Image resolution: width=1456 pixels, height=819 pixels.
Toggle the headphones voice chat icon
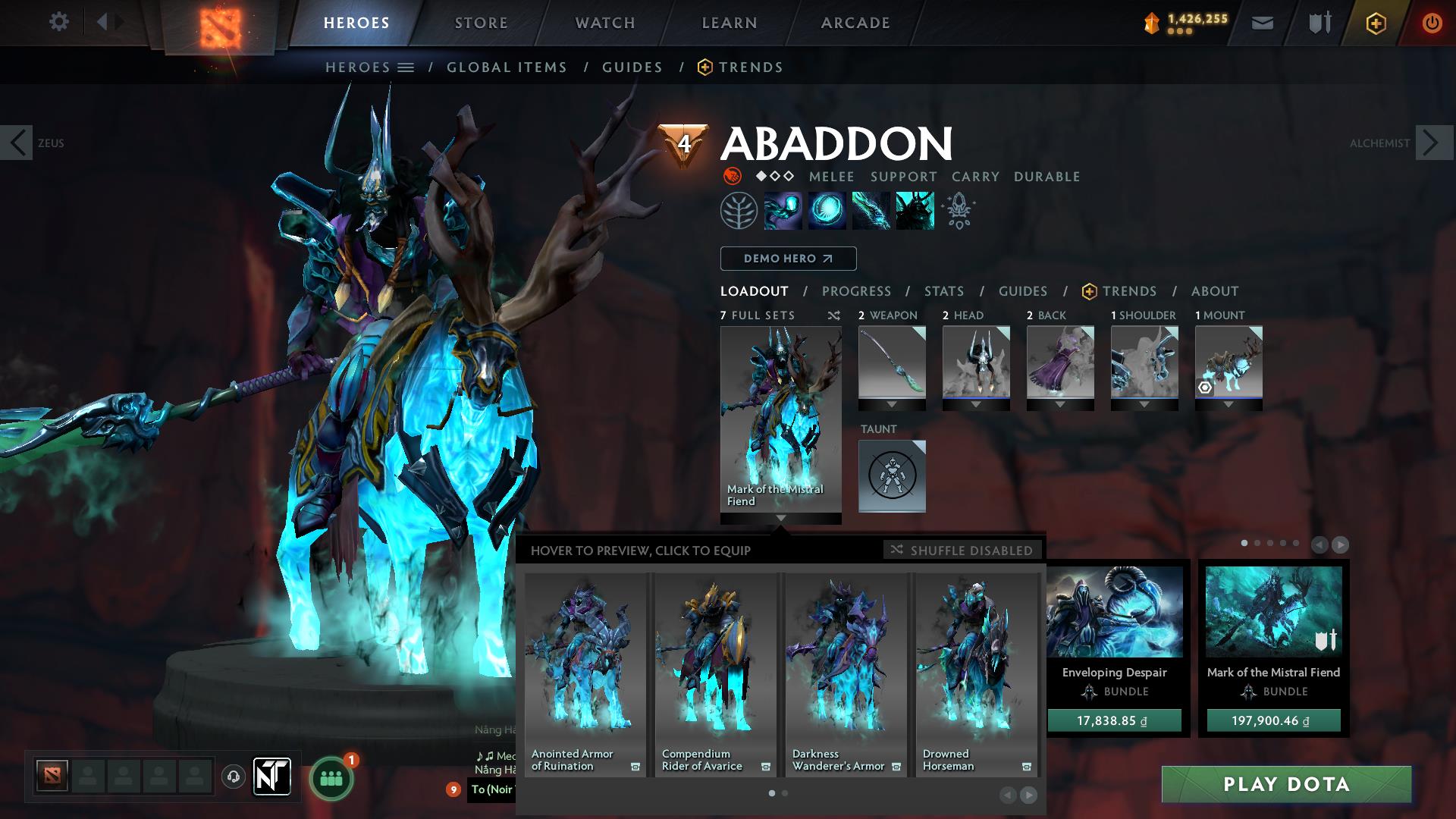[x=233, y=777]
